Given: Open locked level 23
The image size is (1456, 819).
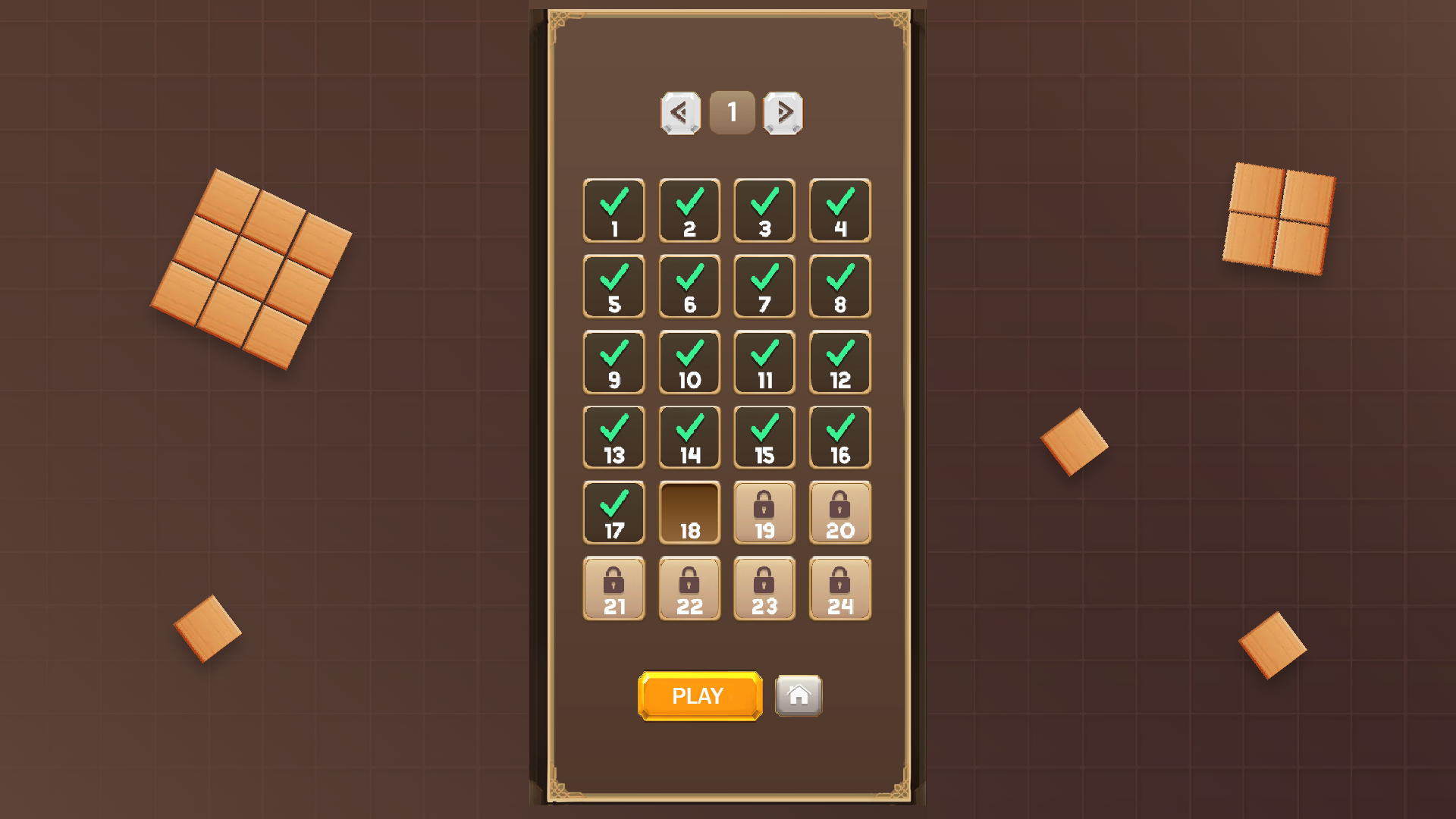Looking at the screenshot, I should pyautogui.click(x=764, y=588).
